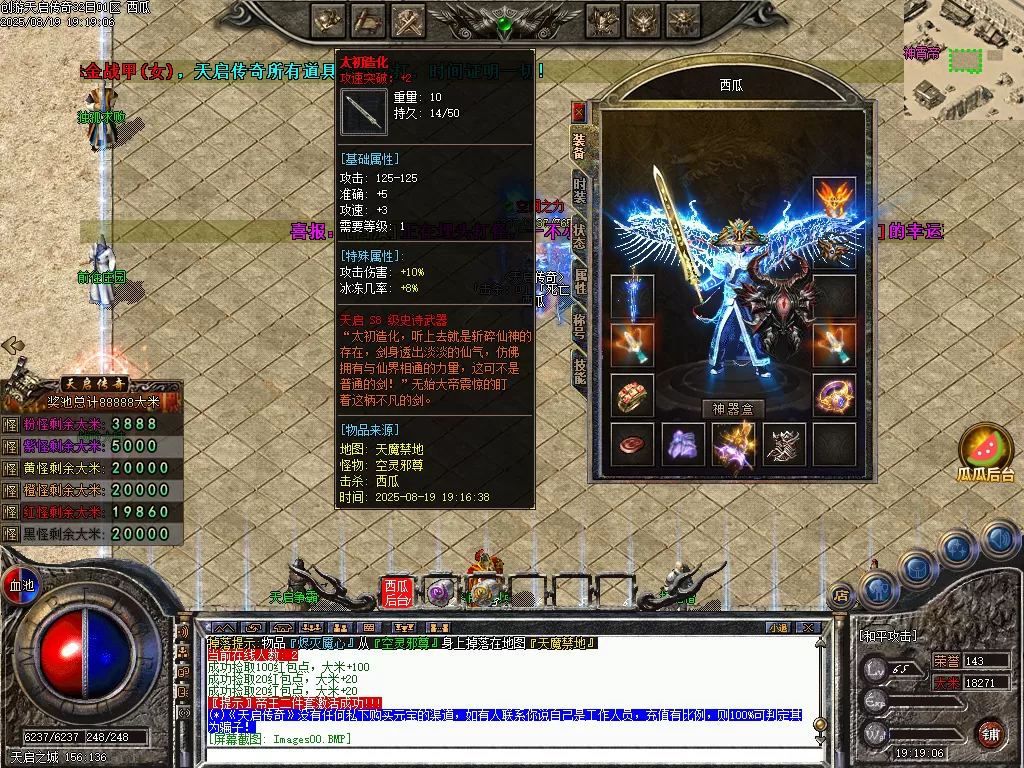This screenshot has width=1024, height=768.
Task: Close the character equipment panel
Action: [578, 110]
